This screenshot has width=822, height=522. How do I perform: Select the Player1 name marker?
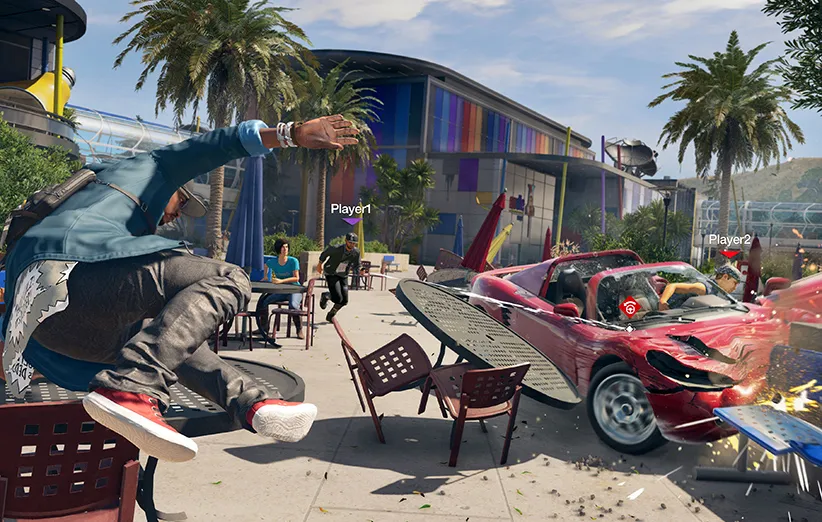[x=351, y=209]
